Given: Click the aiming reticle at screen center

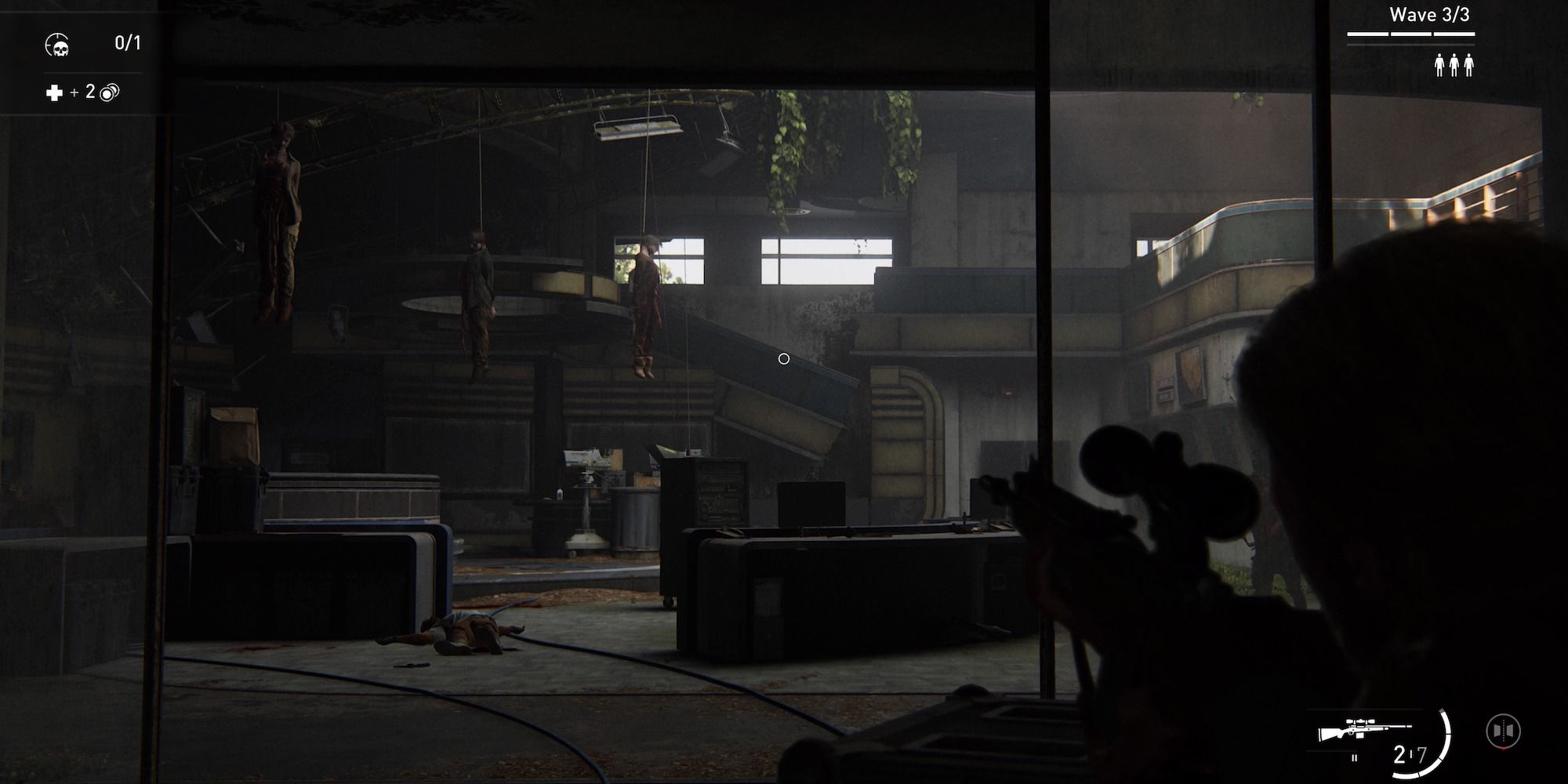Looking at the screenshot, I should click(784, 358).
